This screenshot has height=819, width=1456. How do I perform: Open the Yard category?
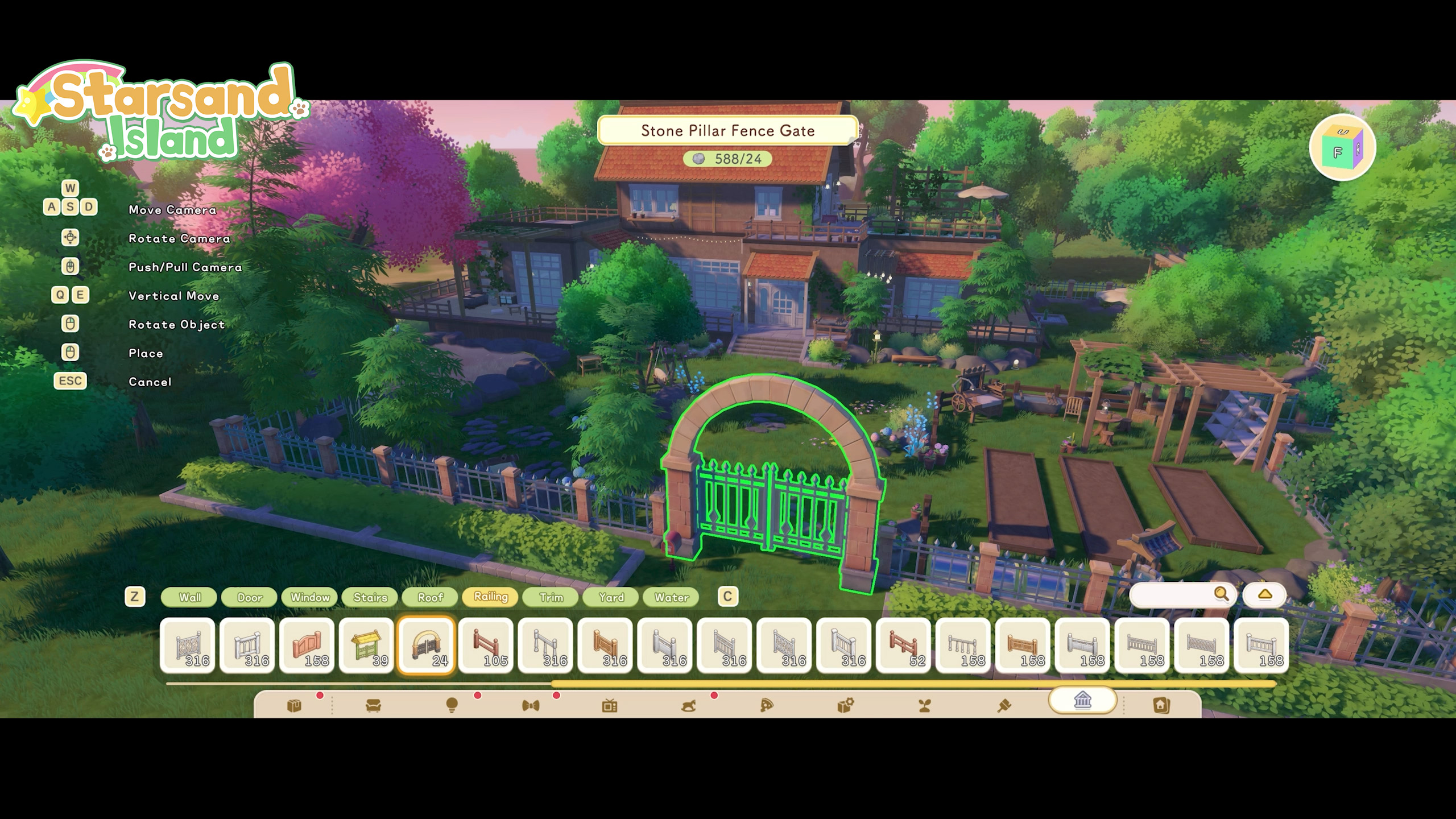611,597
